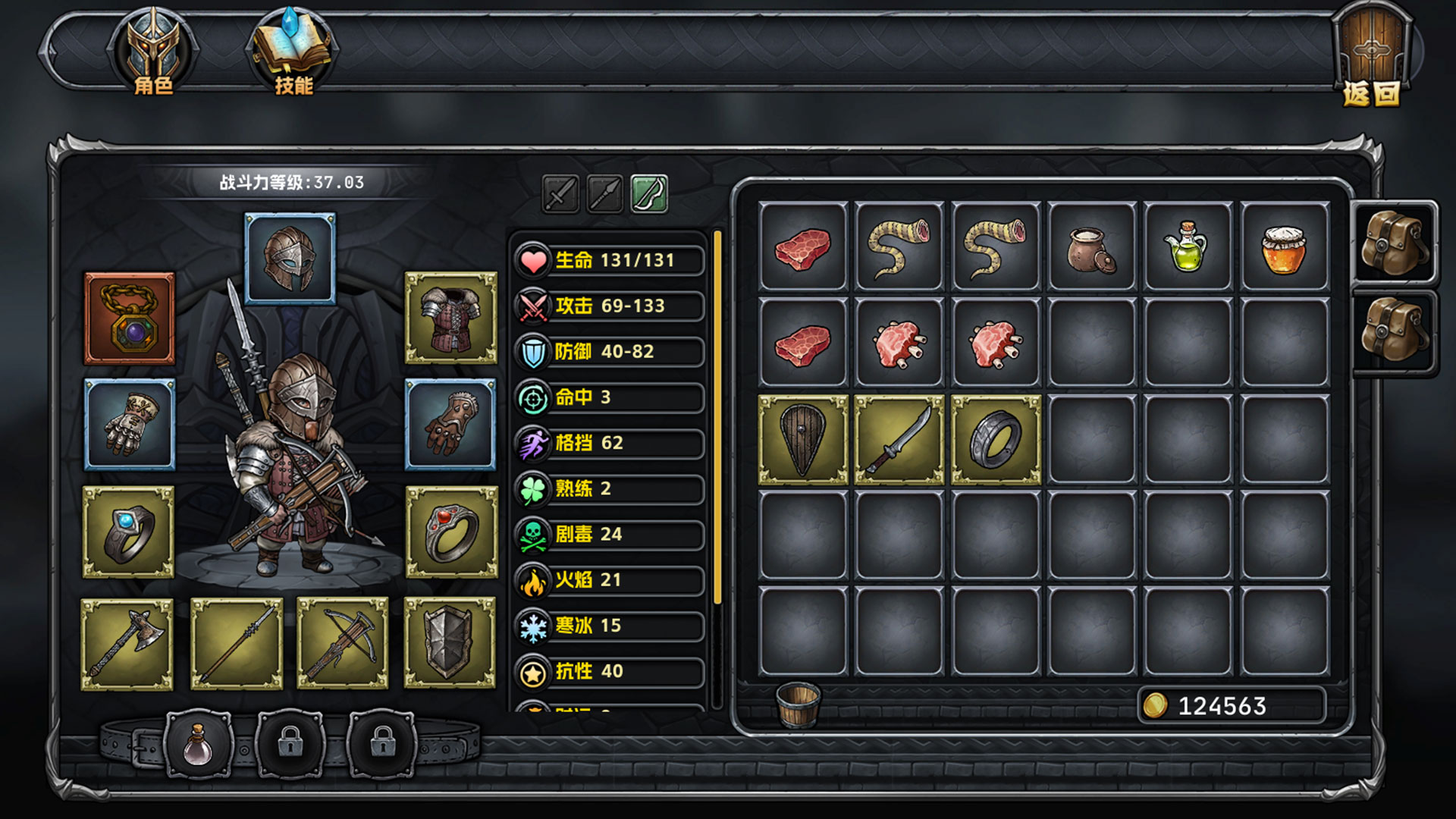Click the wooden shield in the inventory
This screenshot has width=1456, height=819.
804,440
